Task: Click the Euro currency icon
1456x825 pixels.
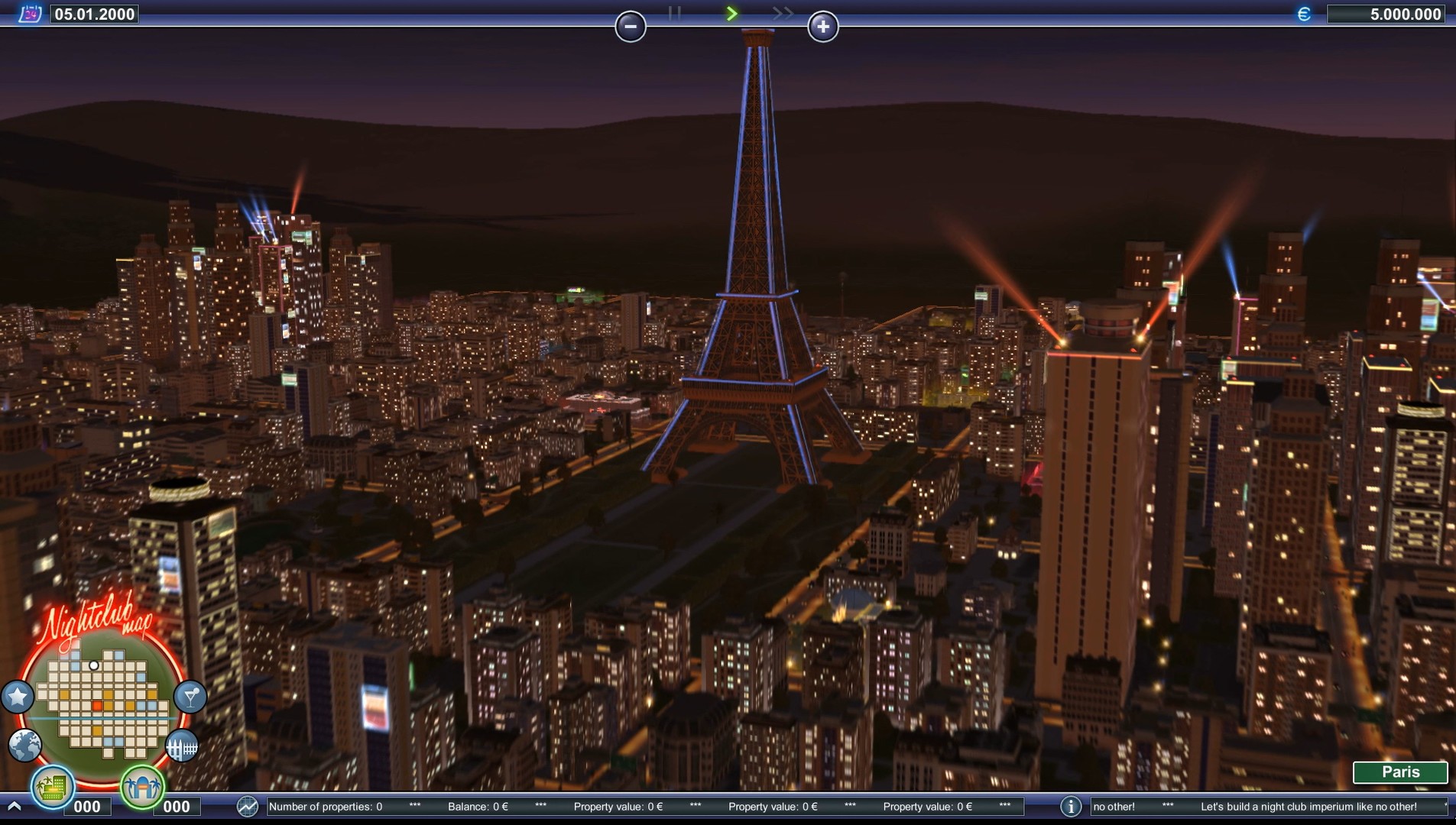Action: click(1304, 14)
